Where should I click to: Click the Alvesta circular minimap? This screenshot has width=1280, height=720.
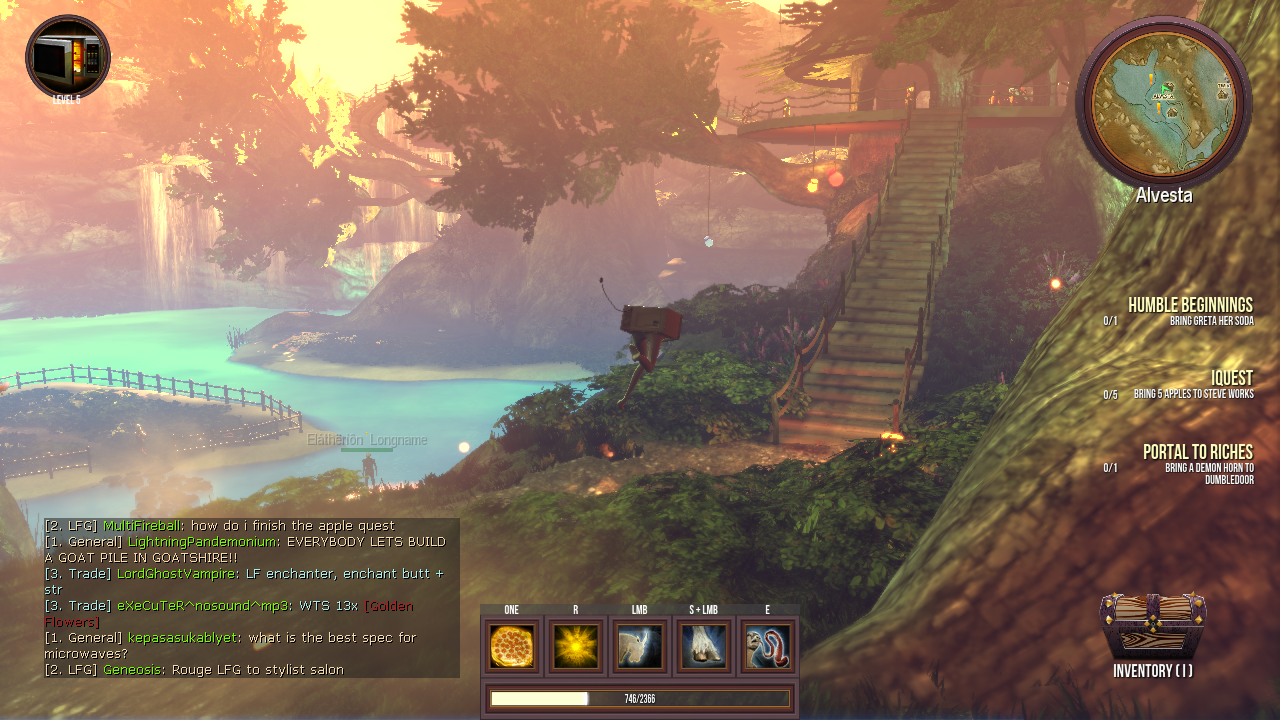(1163, 101)
